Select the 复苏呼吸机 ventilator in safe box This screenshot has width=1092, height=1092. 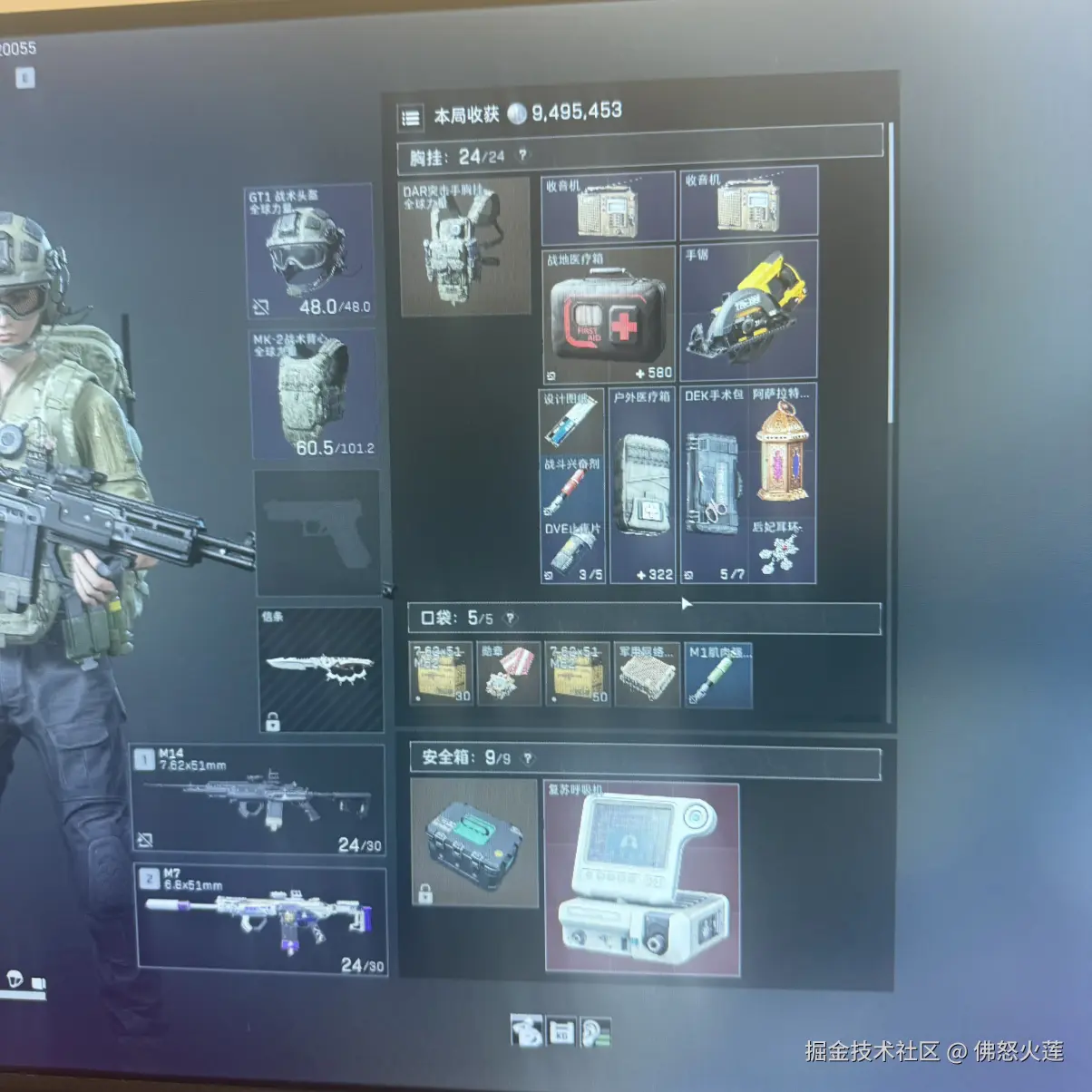pyautogui.click(x=642, y=878)
